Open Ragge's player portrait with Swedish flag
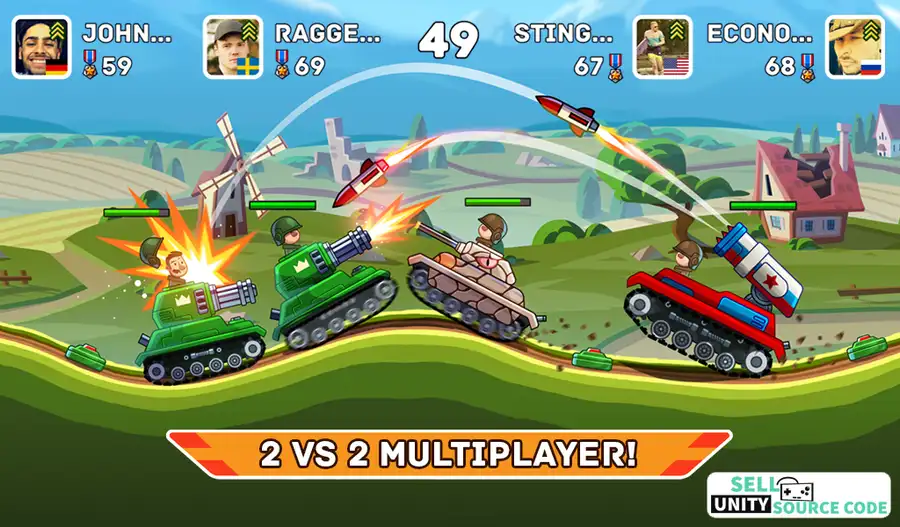The image size is (900, 527). click(x=235, y=47)
